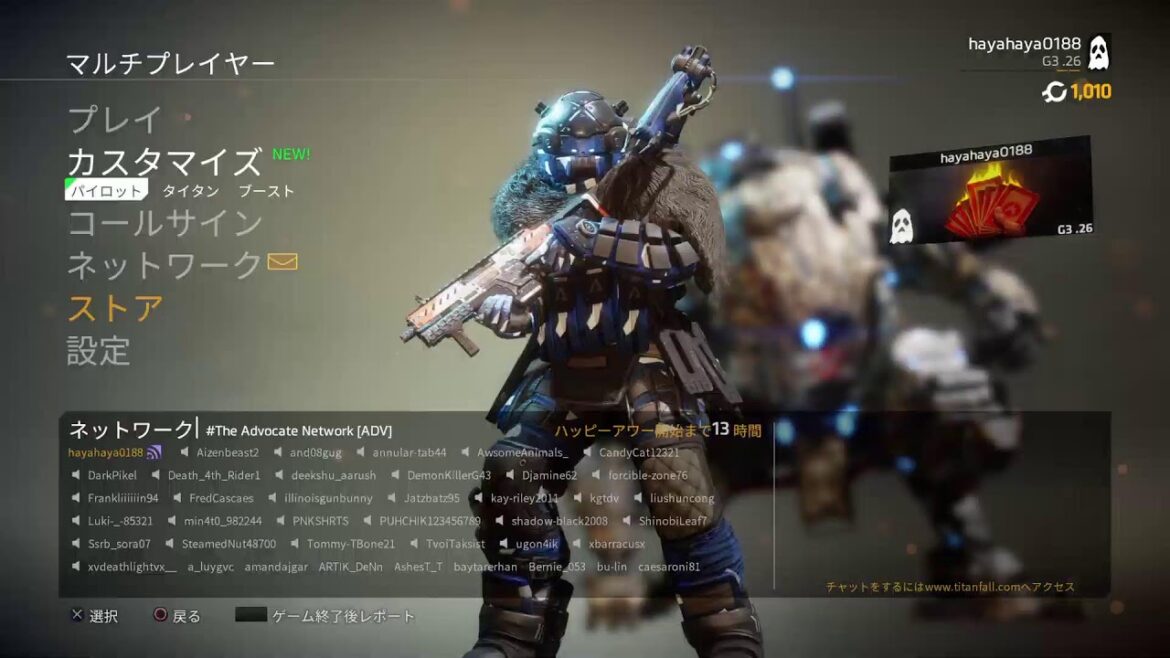Select the カスタマイズ menu entry

click(x=164, y=162)
